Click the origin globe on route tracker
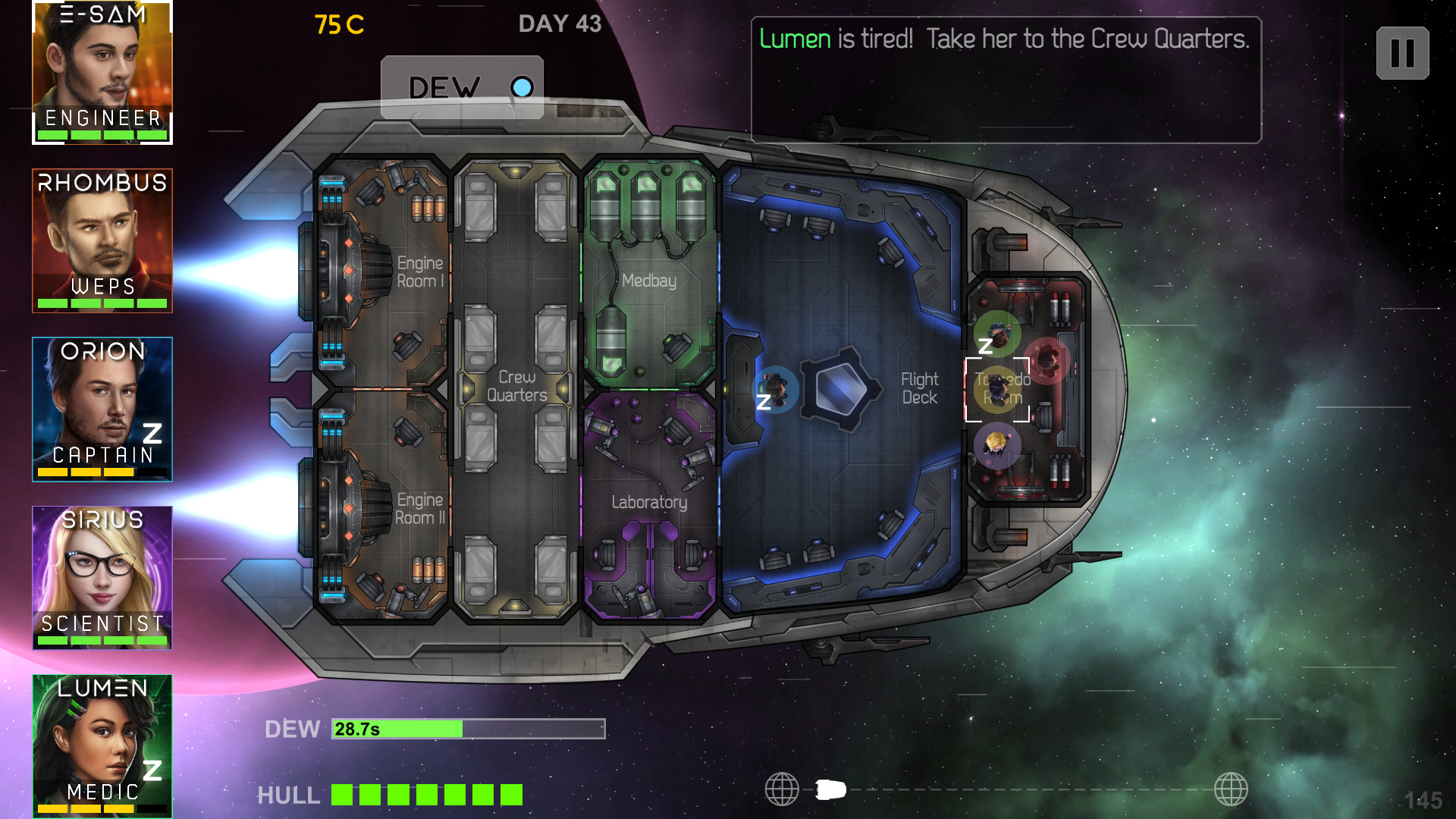Image resolution: width=1456 pixels, height=819 pixels. pos(782,789)
